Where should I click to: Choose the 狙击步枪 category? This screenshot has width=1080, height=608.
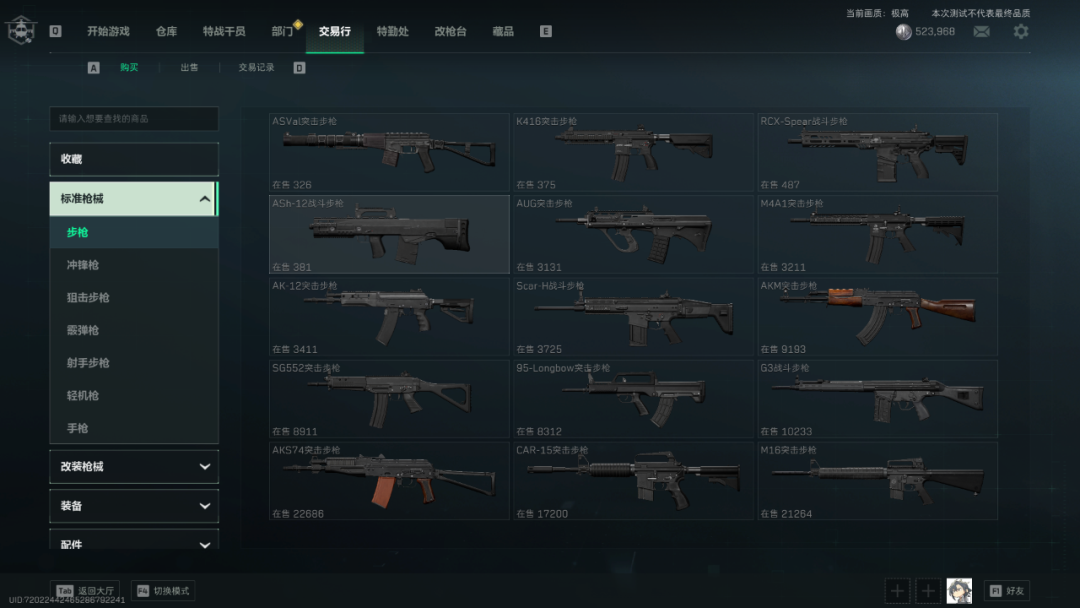click(x=88, y=298)
